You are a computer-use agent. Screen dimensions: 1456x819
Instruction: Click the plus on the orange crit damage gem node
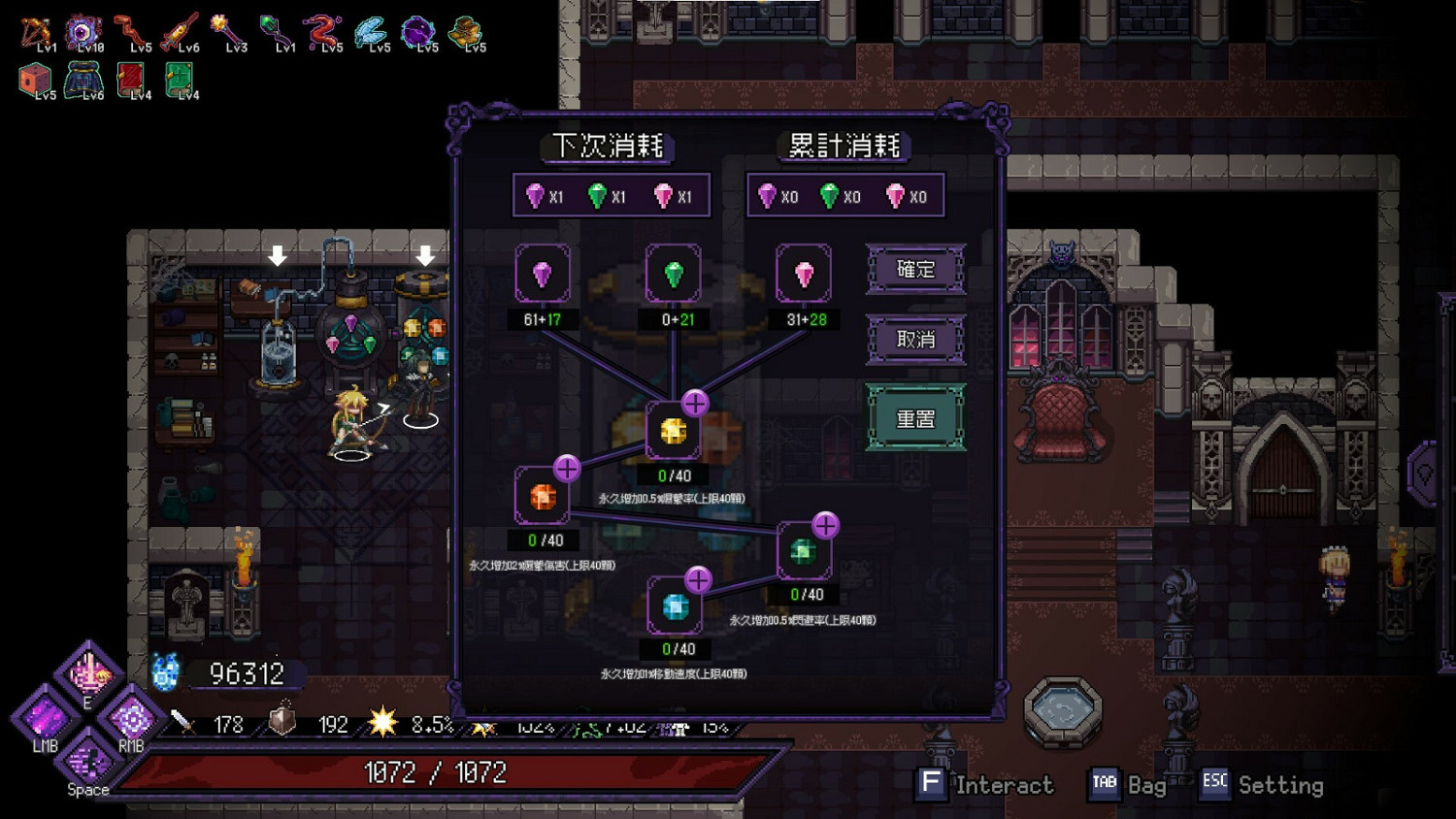click(567, 468)
